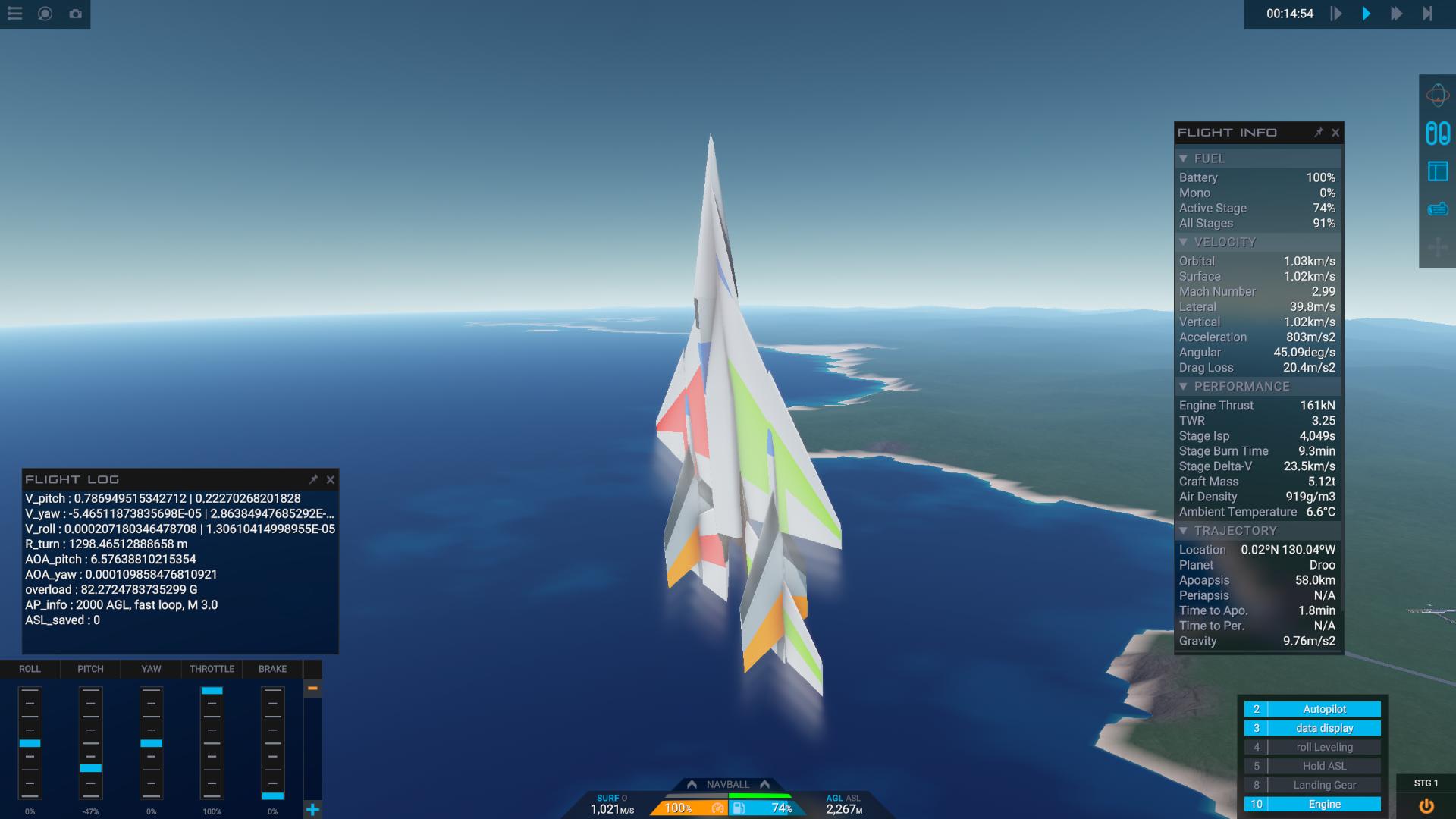This screenshot has width=1456, height=819.
Task: Collapse the Trajectory section
Action: (1184, 531)
